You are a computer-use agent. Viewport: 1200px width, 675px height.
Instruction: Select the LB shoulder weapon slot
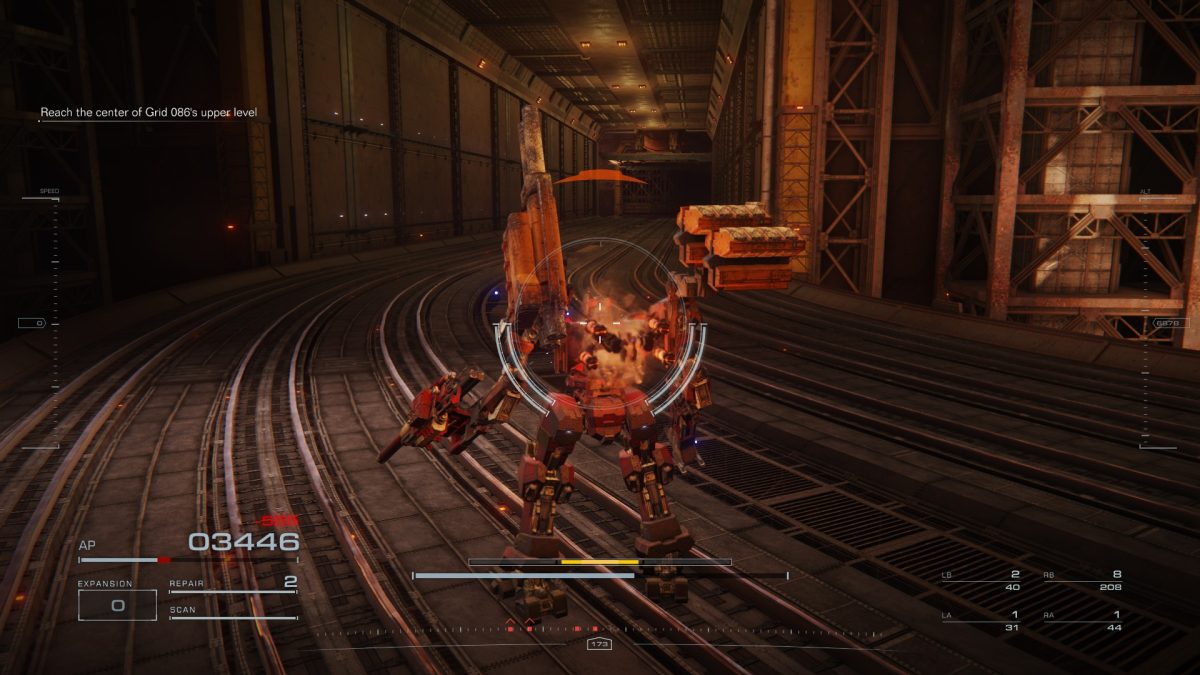981,580
